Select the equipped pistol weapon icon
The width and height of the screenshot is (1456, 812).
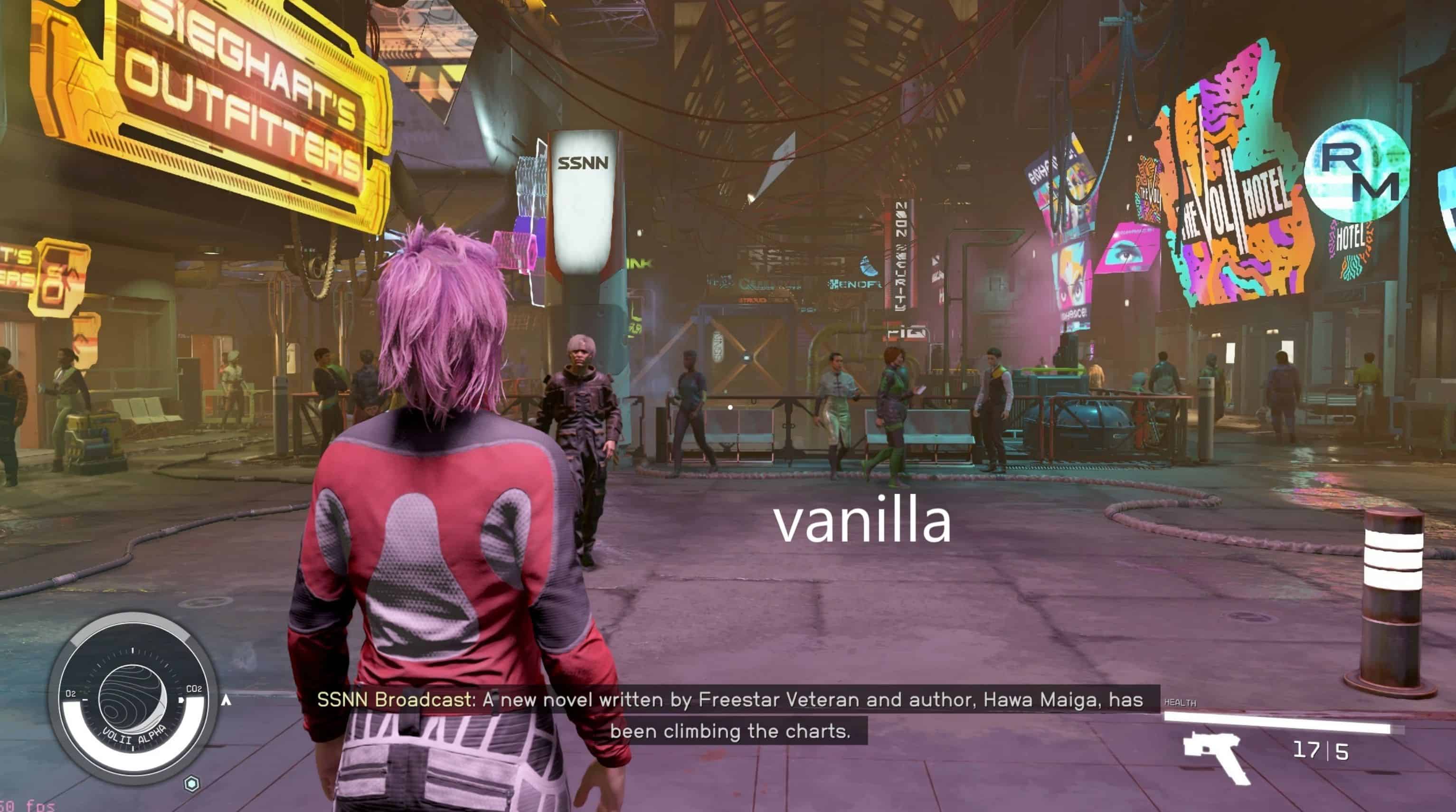[1216, 756]
